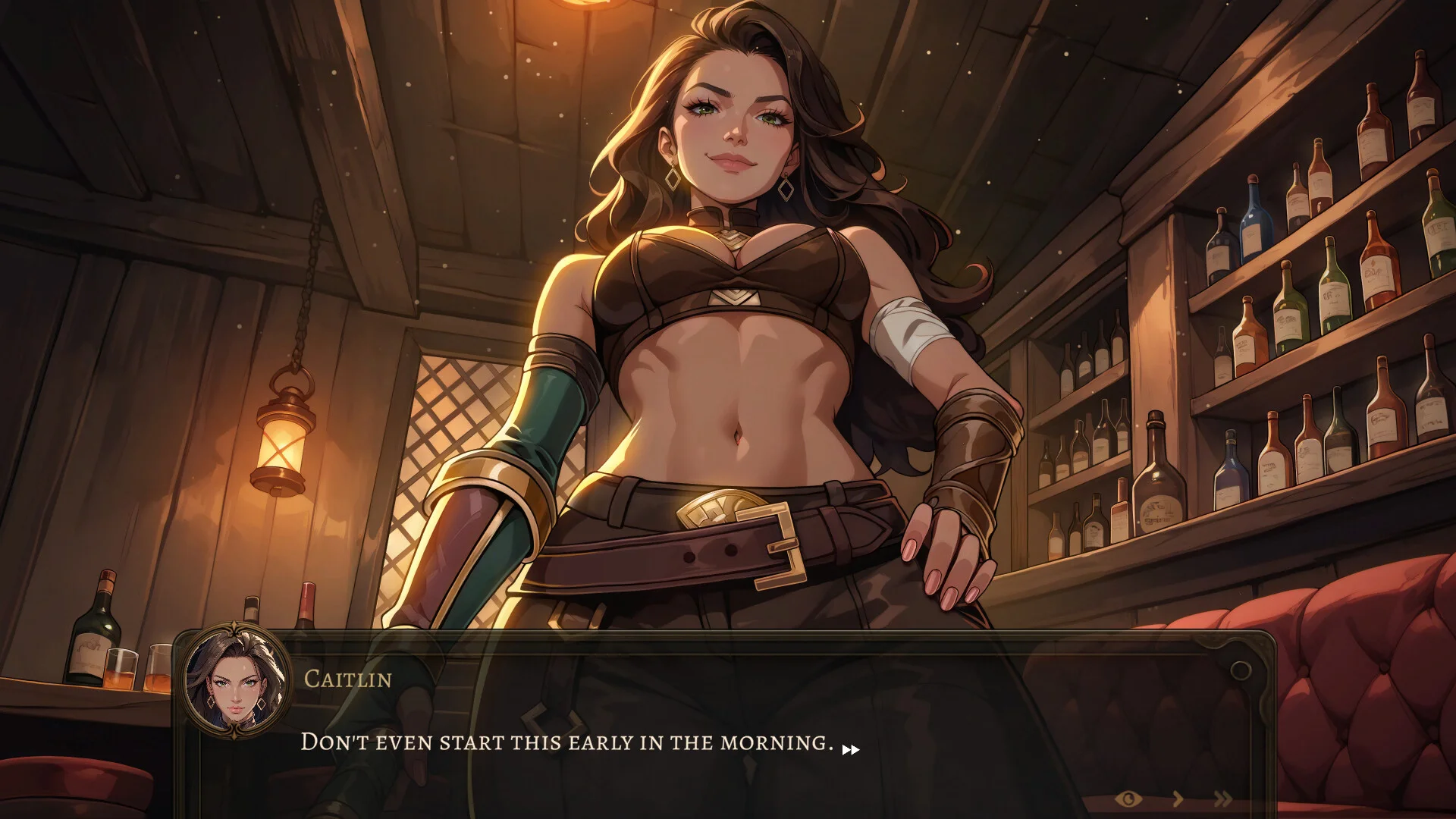Hide the dialogue box with the eye icon
Viewport: 1456px width, 819px height.
[1128, 799]
